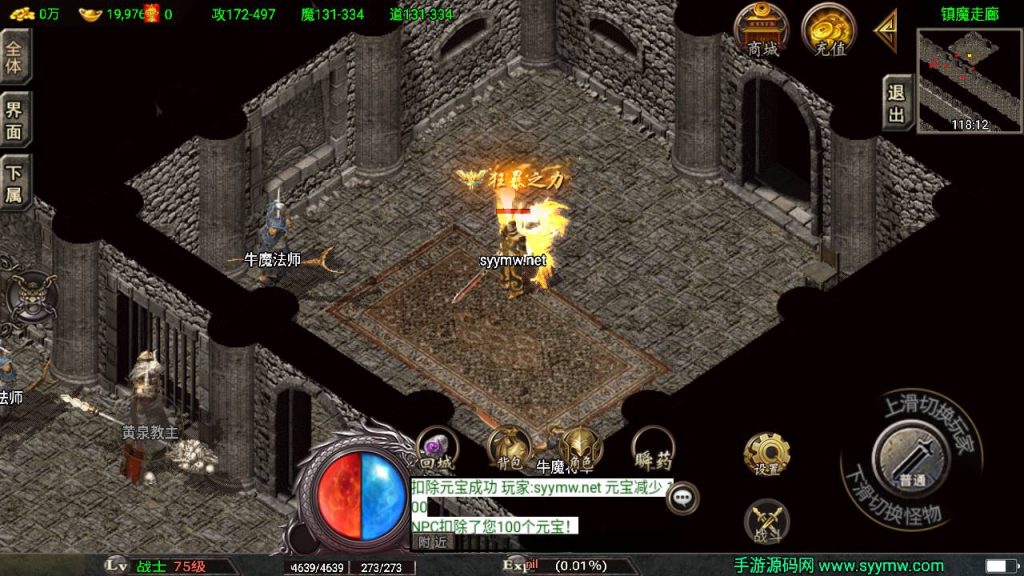Open the 镇魔走廊 minimap
The width and height of the screenshot is (1024, 576).
click(969, 80)
